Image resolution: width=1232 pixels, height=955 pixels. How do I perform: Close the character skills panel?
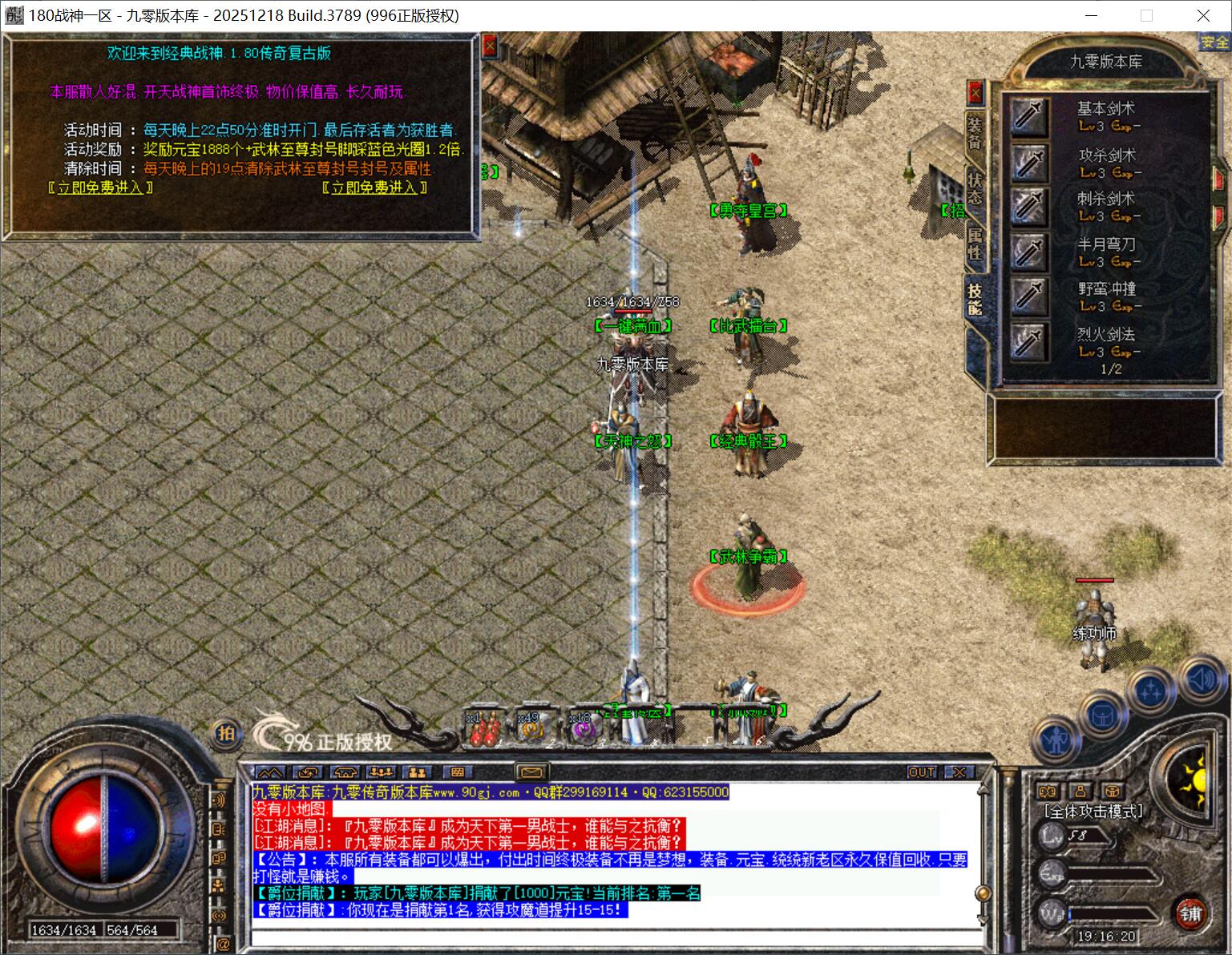(975, 93)
